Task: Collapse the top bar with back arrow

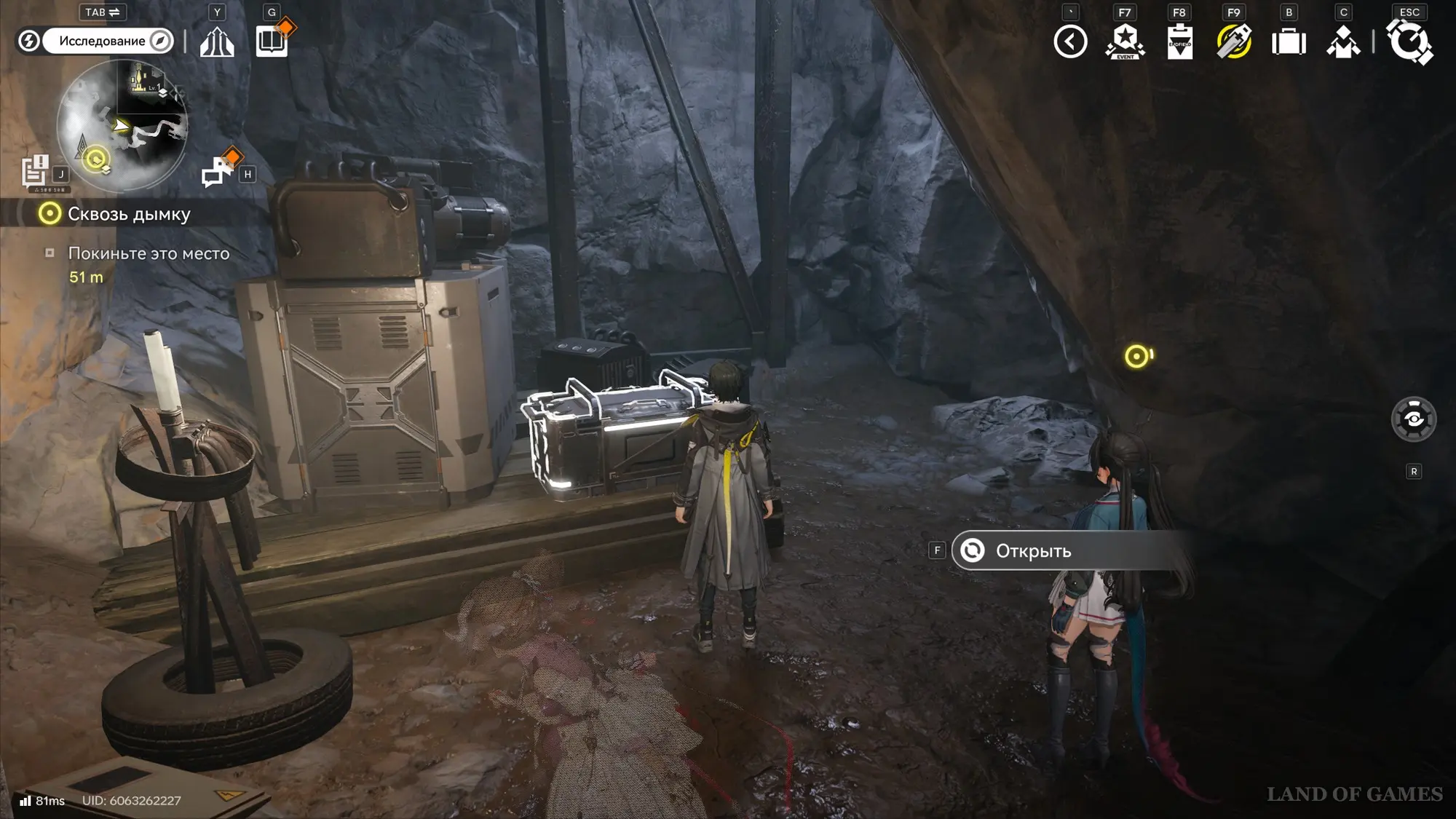Action: 1070,41
